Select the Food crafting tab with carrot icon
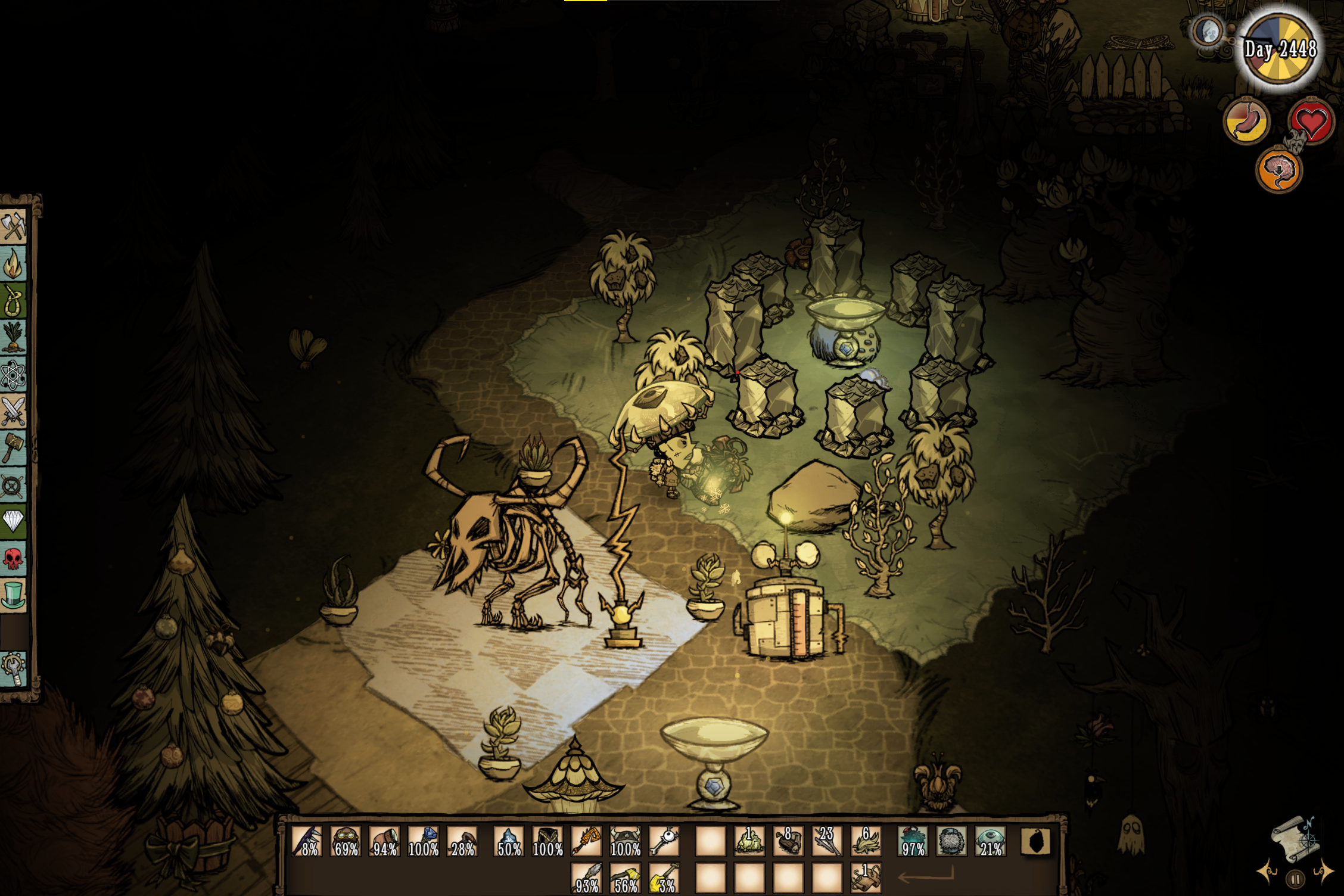Viewport: 1344px width, 896px height. coord(13,337)
